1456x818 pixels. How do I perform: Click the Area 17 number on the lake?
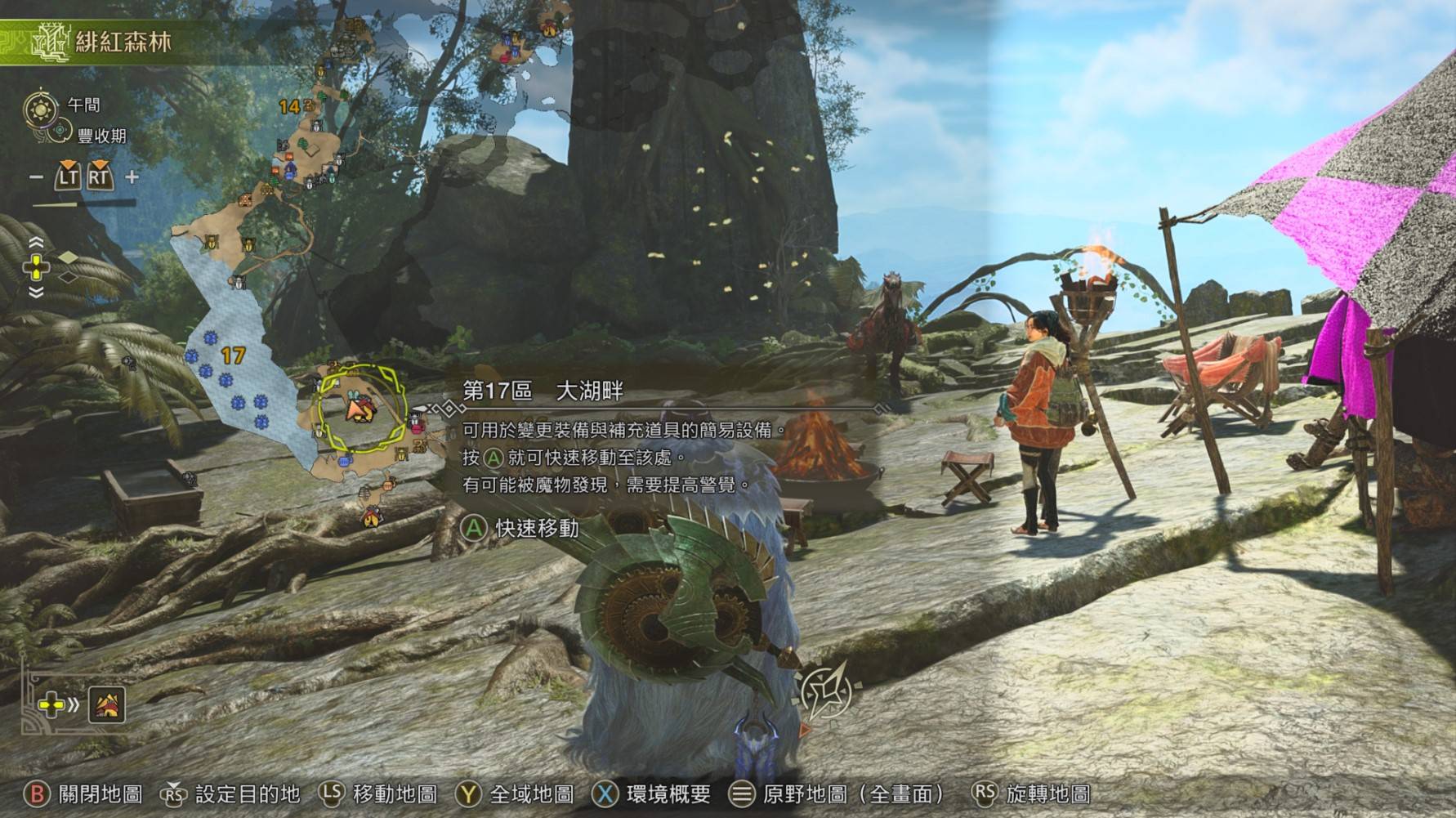coord(233,355)
